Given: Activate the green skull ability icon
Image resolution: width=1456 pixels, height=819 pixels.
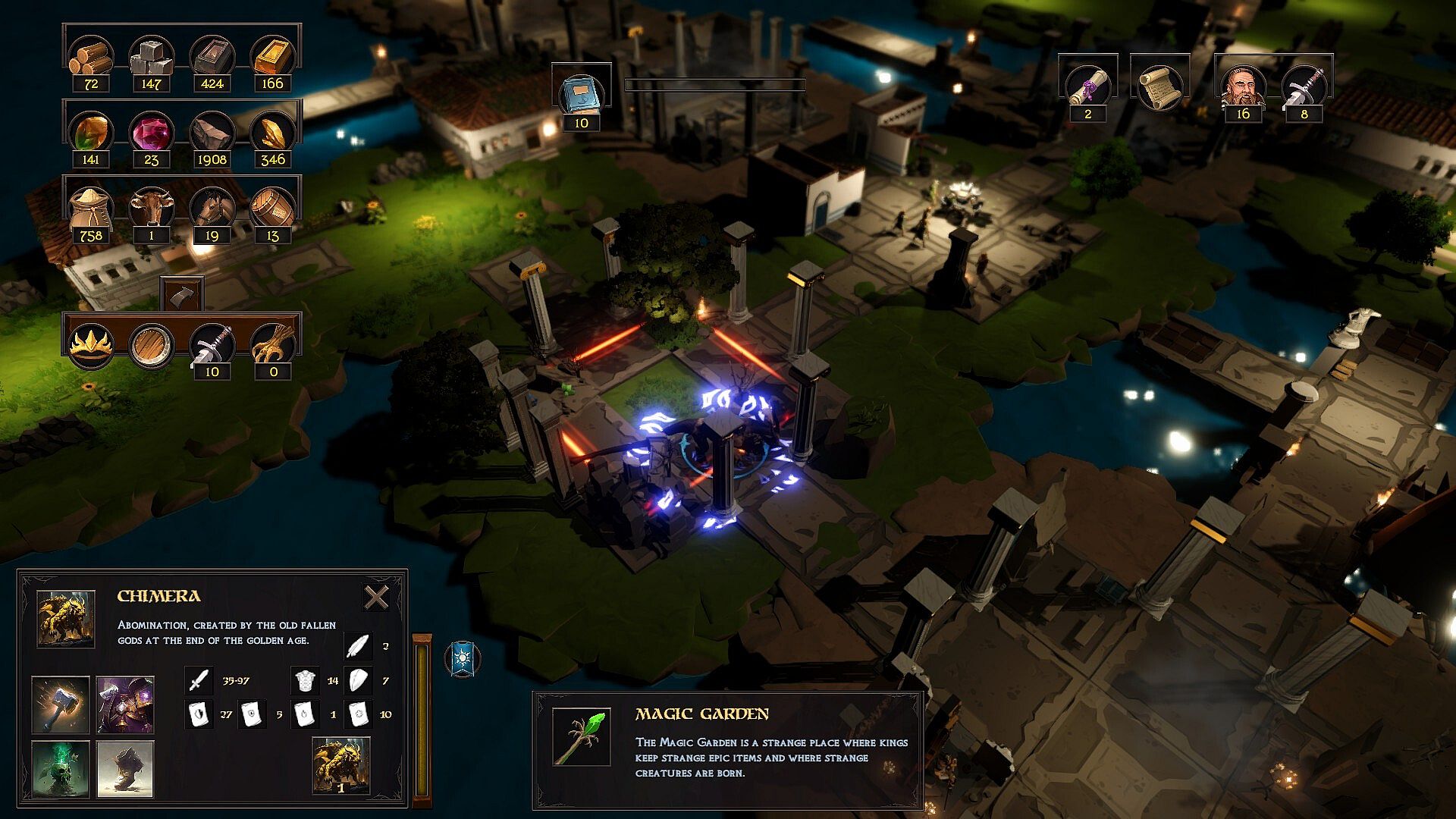Looking at the screenshot, I should 61,769.
